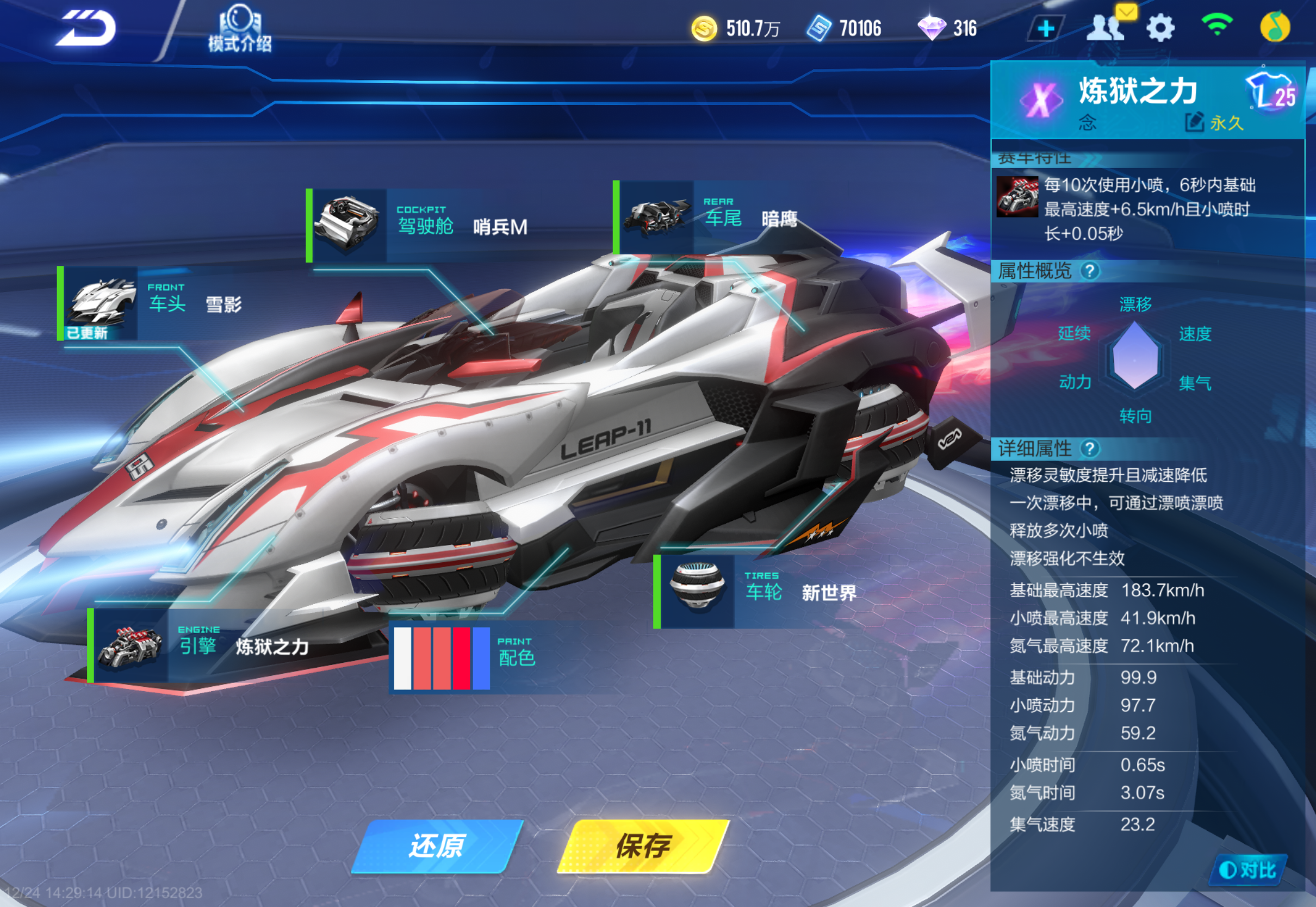Go back with the arrow button
This screenshot has height=907, width=1316.
tap(86, 28)
